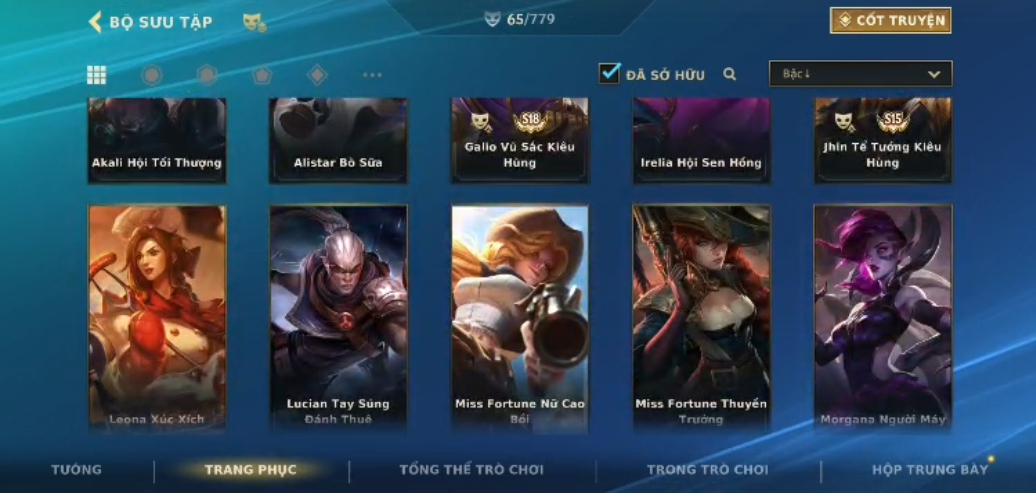Select the Morgana Người Máy skin card
This screenshot has width=1036, height=493.
point(883,317)
